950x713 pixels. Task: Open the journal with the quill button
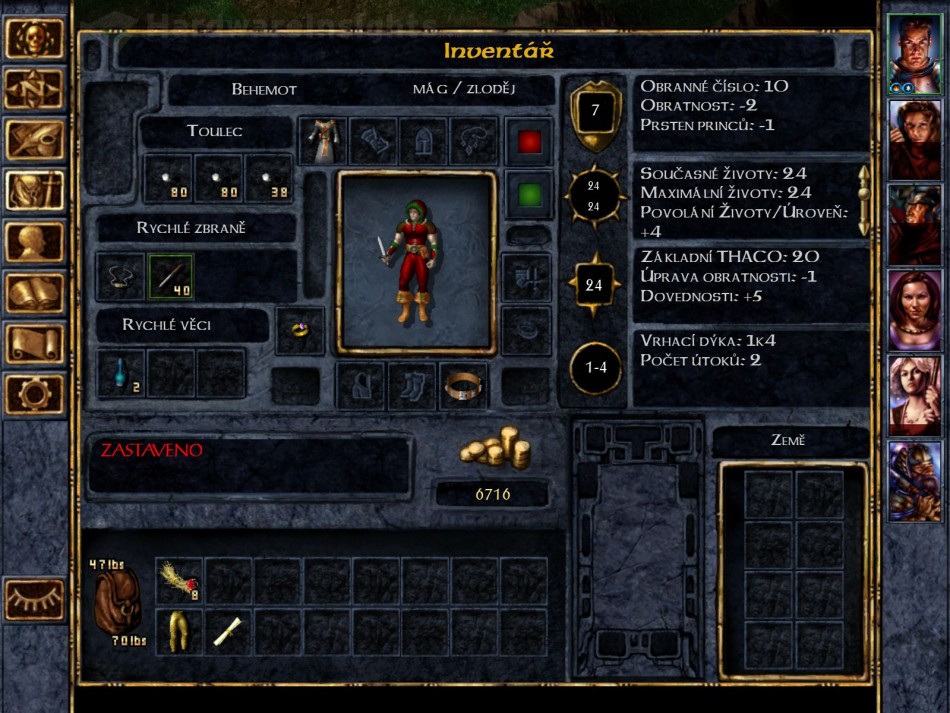coord(35,140)
